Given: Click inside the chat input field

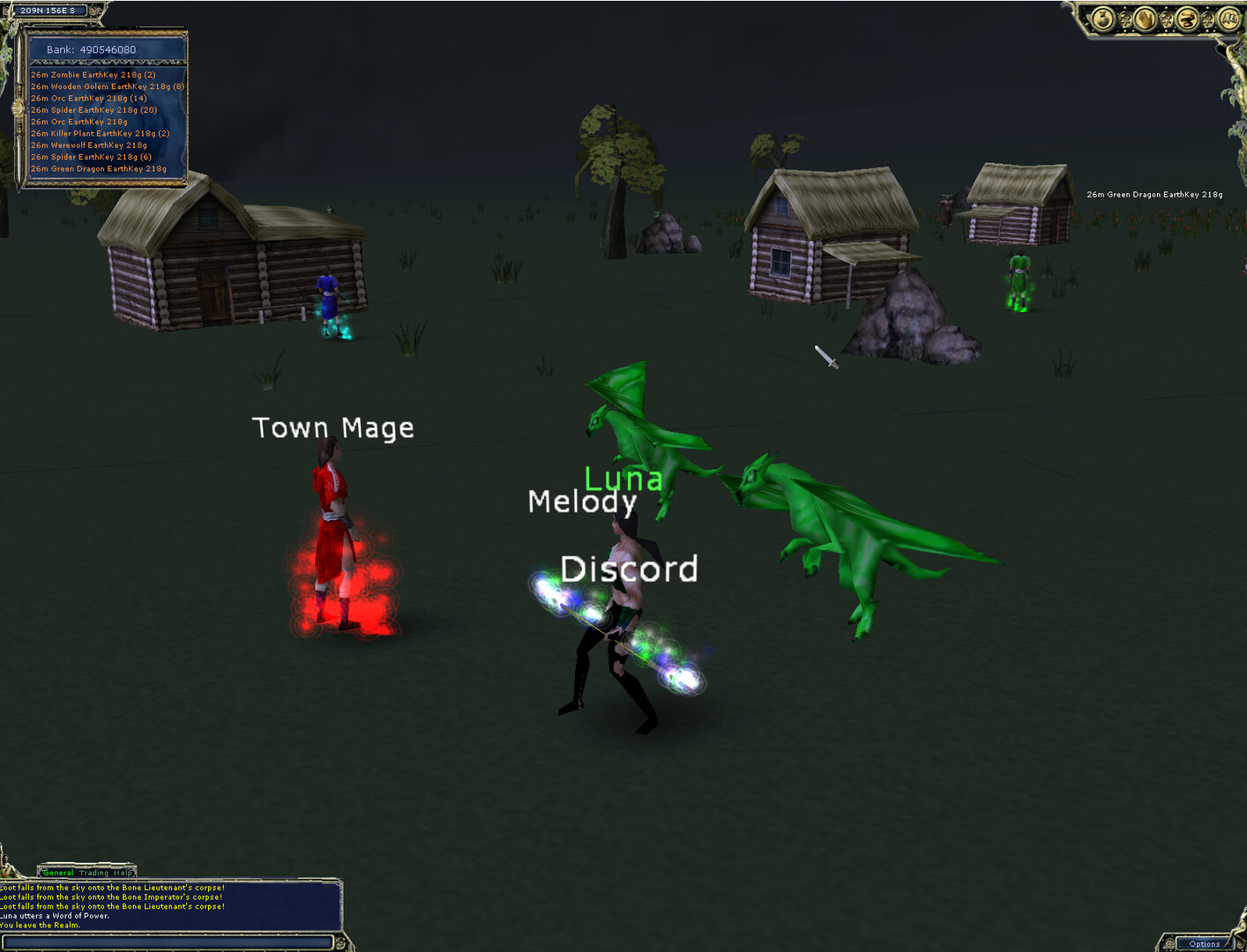Looking at the screenshot, I should coord(168,941).
